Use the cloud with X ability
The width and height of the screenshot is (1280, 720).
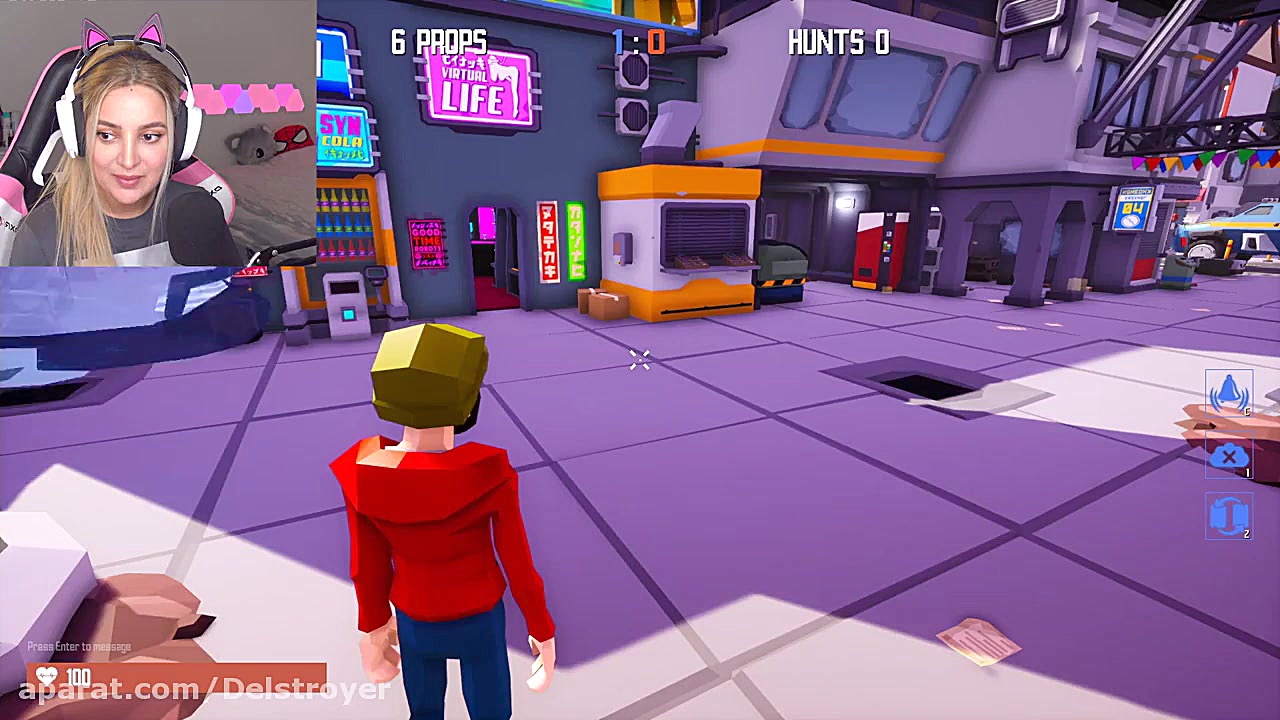pos(1229,457)
